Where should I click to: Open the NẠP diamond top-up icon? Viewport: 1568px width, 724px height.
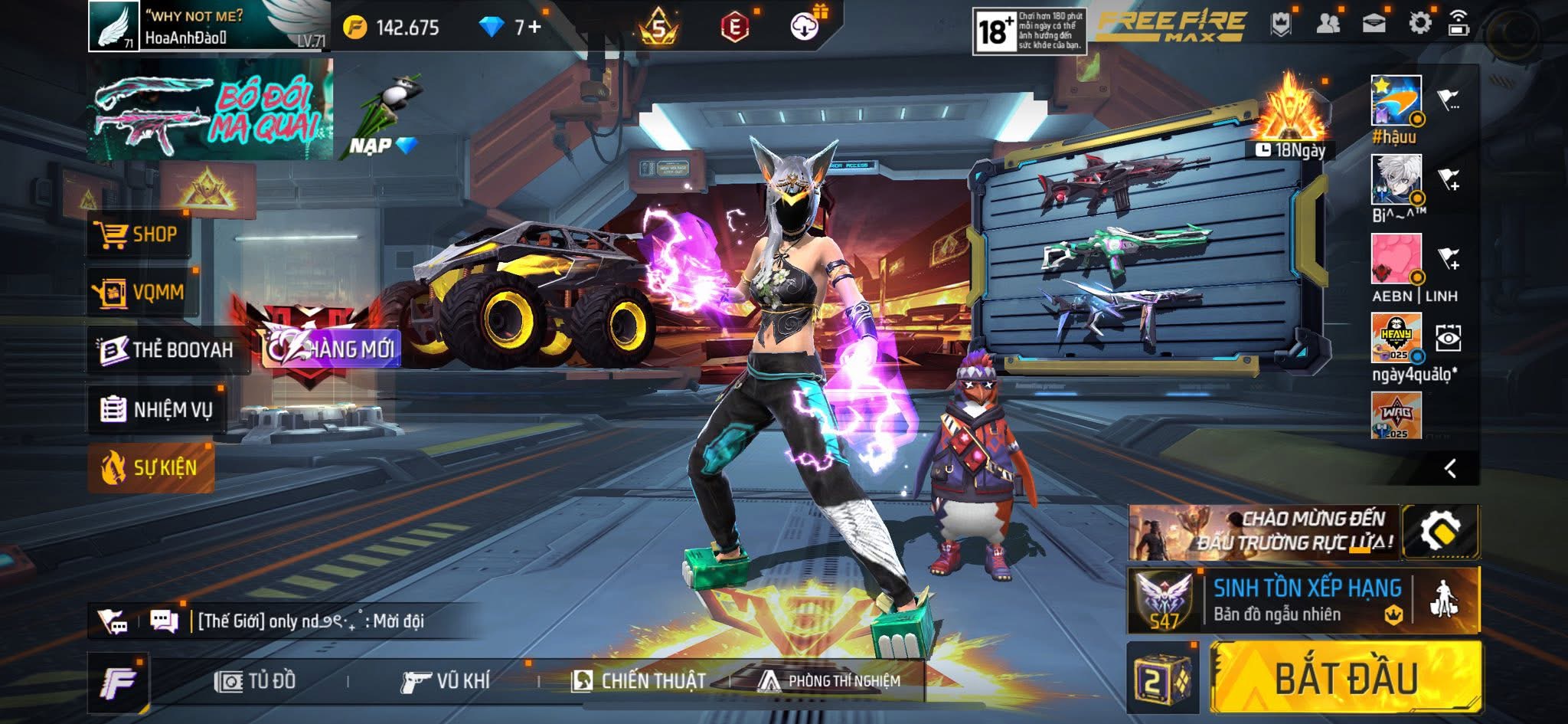coord(390,146)
